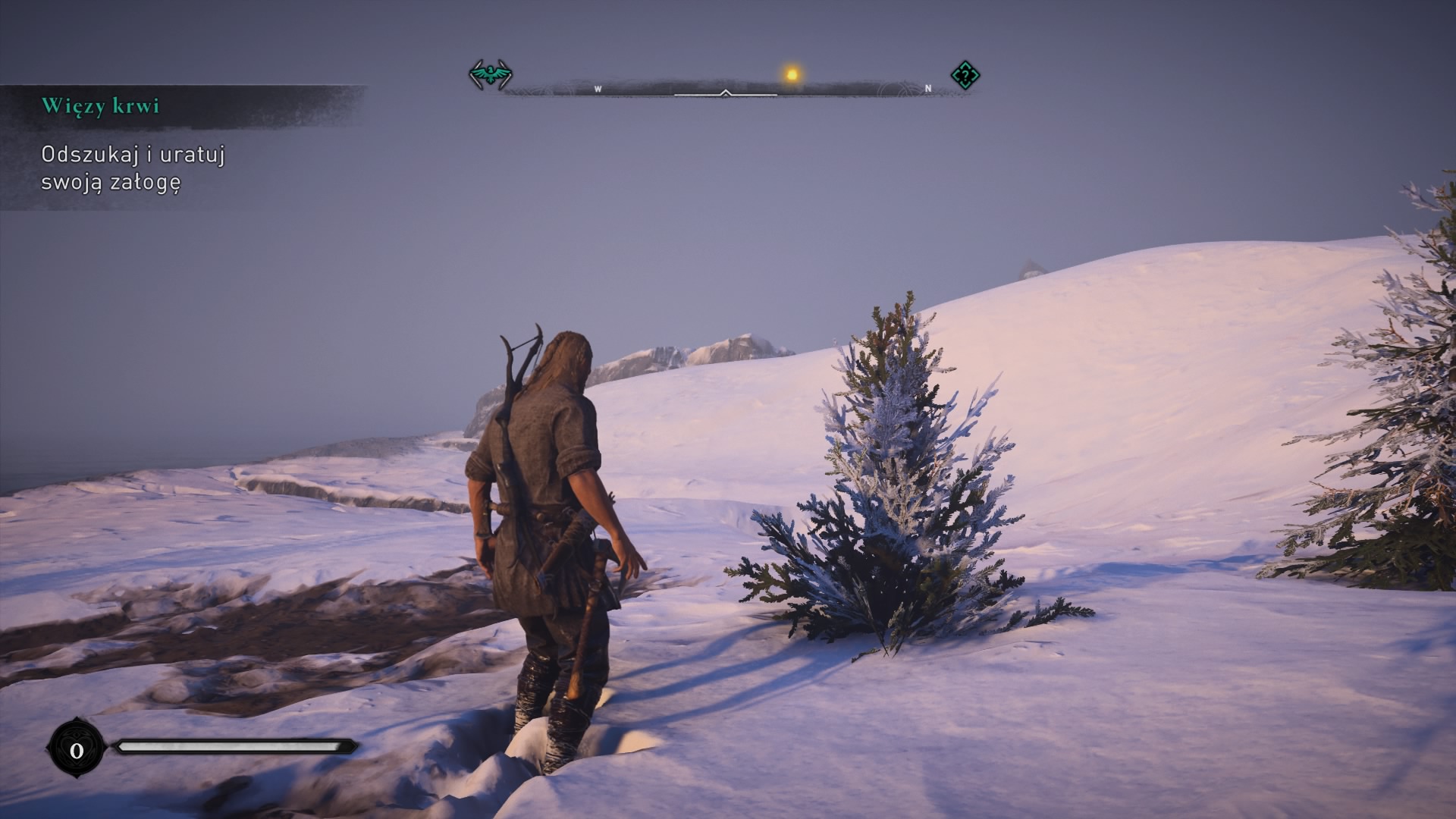Select the question mark location icon
Image resolution: width=1456 pixels, height=819 pixels.
click(x=965, y=75)
